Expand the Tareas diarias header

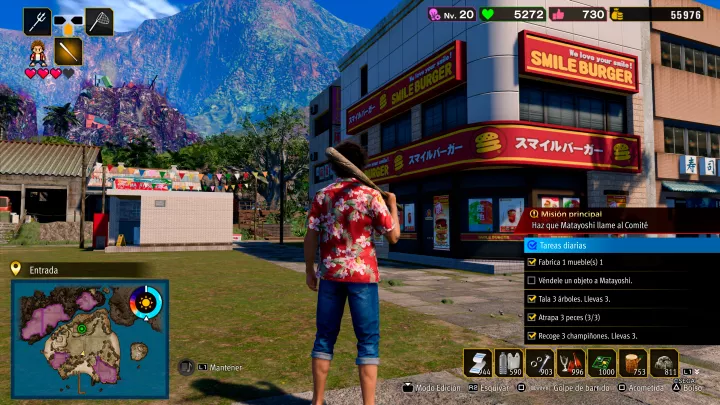point(620,244)
